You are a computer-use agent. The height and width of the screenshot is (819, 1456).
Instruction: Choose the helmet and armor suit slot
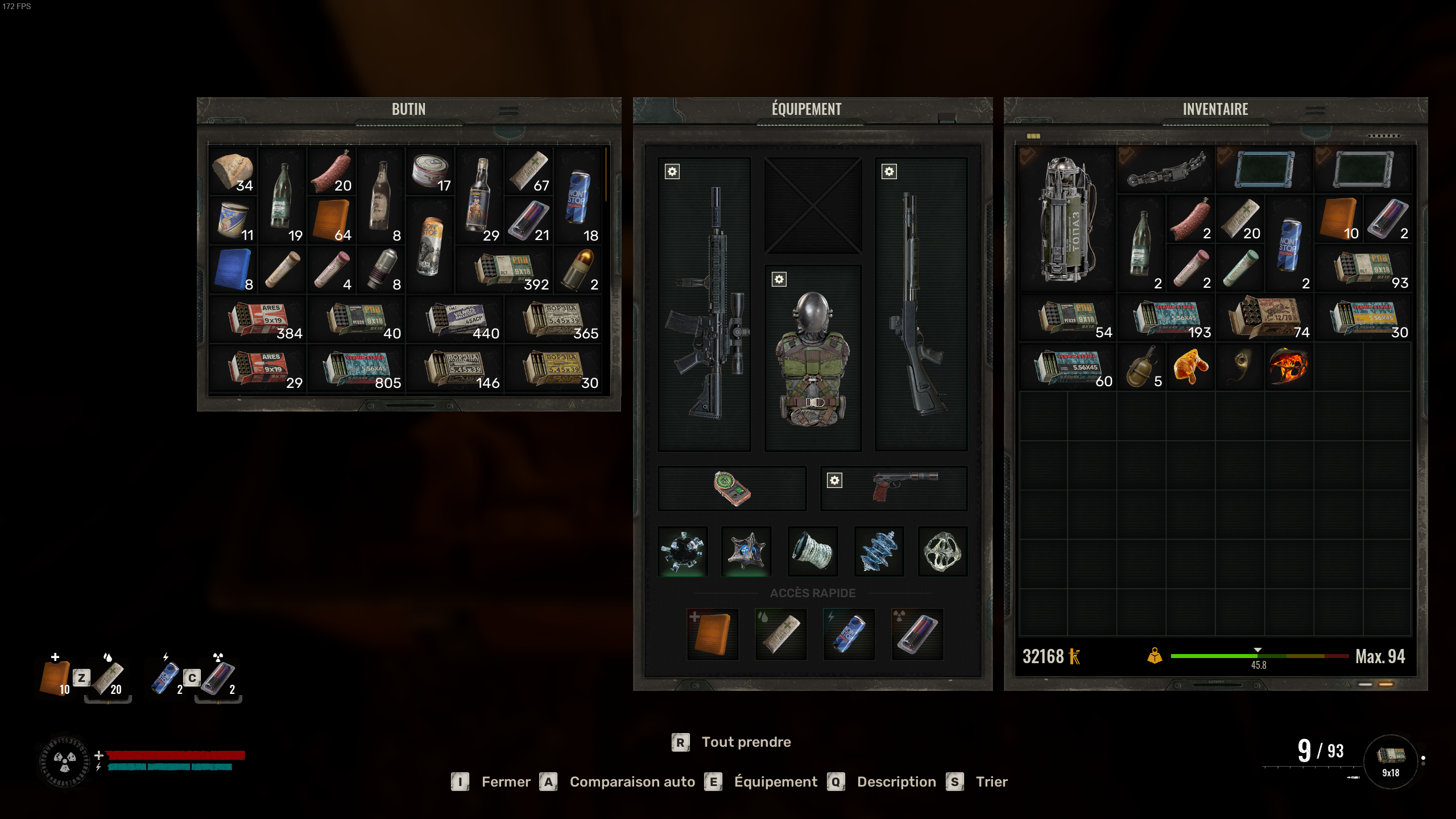(x=813, y=358)
